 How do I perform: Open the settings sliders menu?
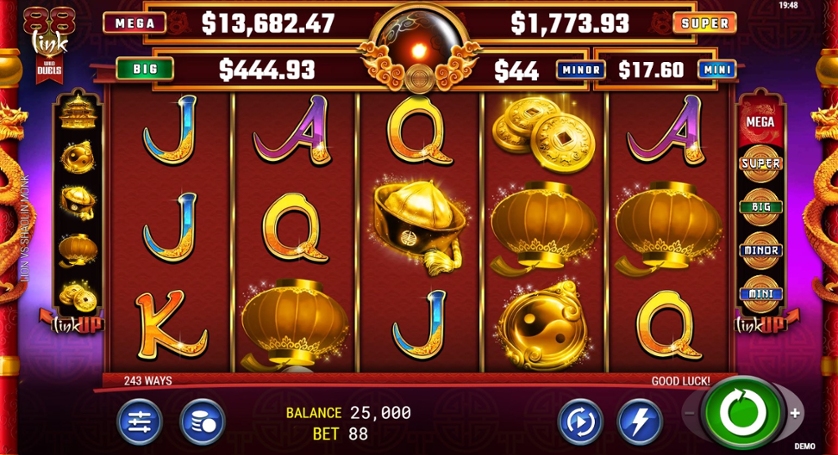point(139,421)
